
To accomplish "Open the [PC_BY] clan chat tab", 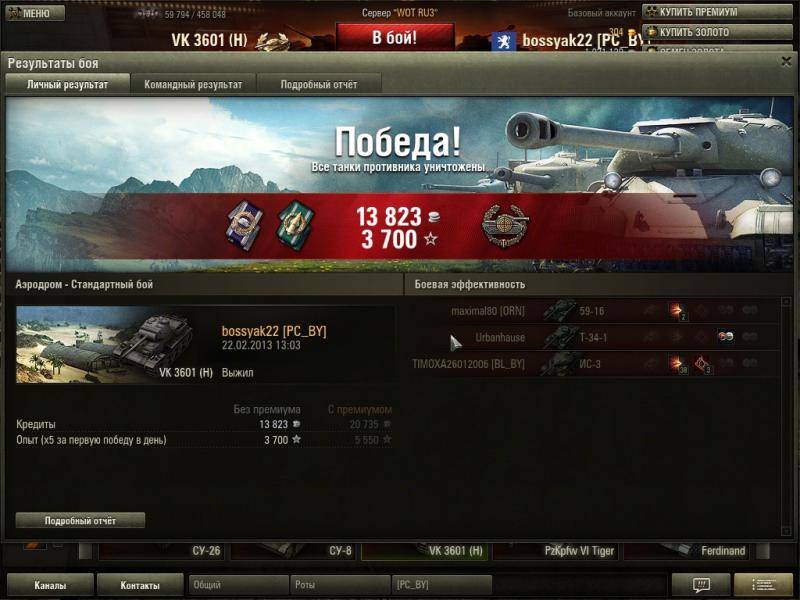I will tap(441, 585).
